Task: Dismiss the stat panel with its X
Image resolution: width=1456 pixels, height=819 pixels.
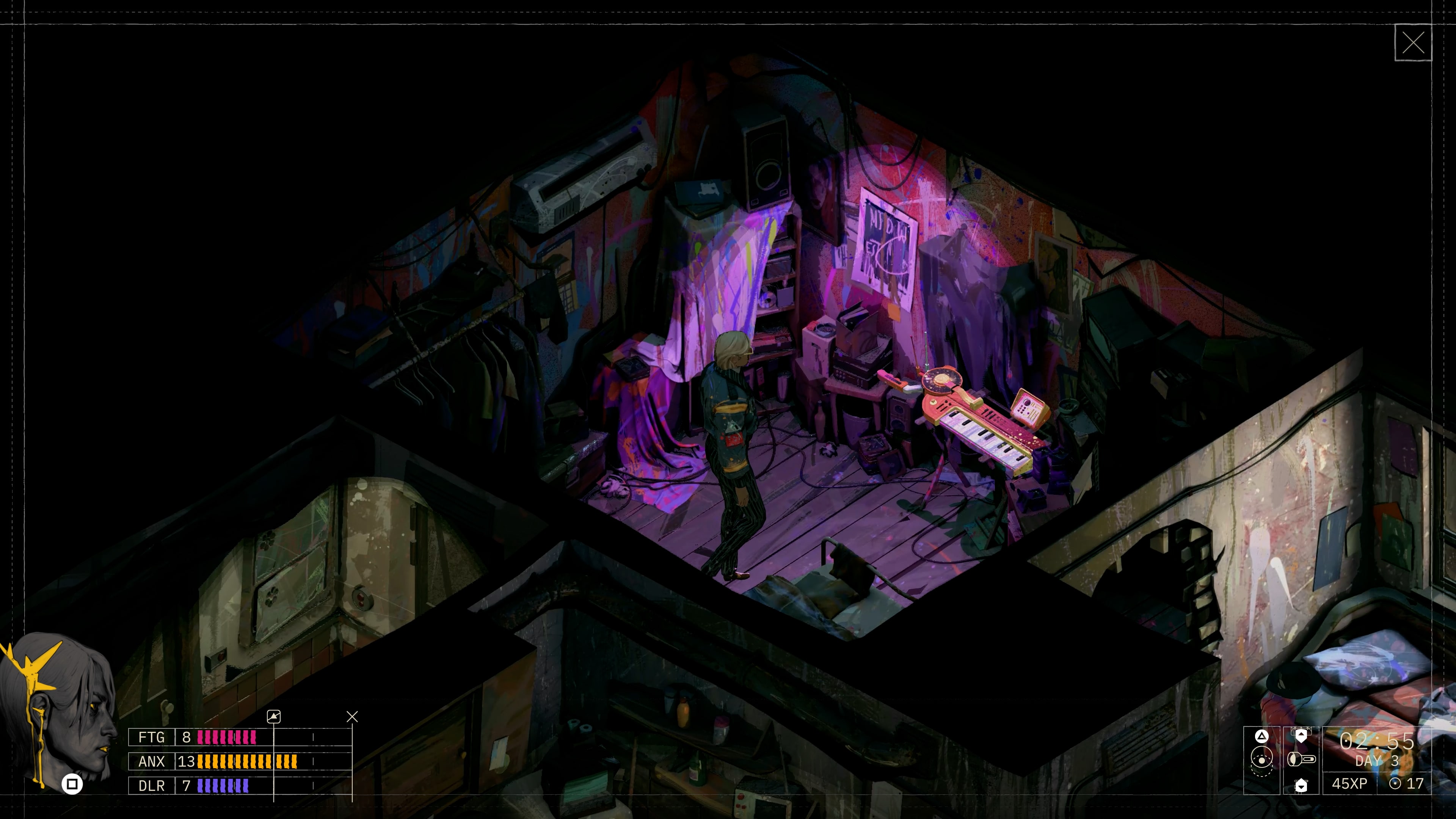Action: coord(353,717)
